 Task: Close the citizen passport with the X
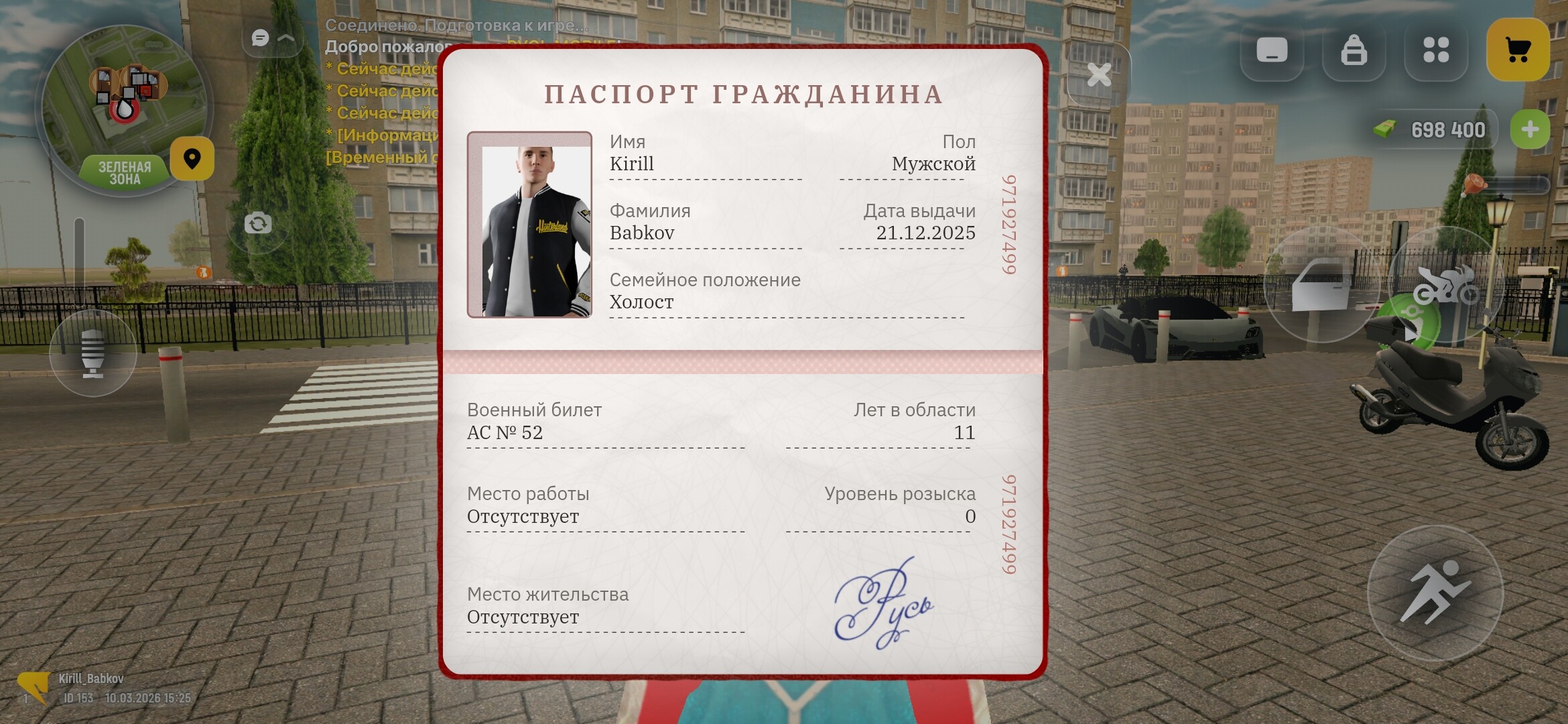(1099, 75)
